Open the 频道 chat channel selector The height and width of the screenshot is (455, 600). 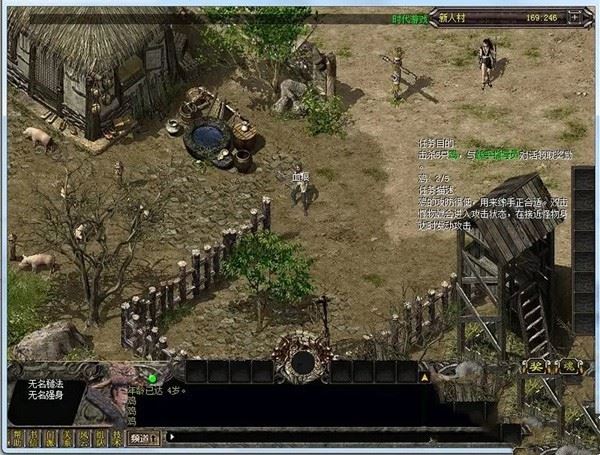(143, 437)
